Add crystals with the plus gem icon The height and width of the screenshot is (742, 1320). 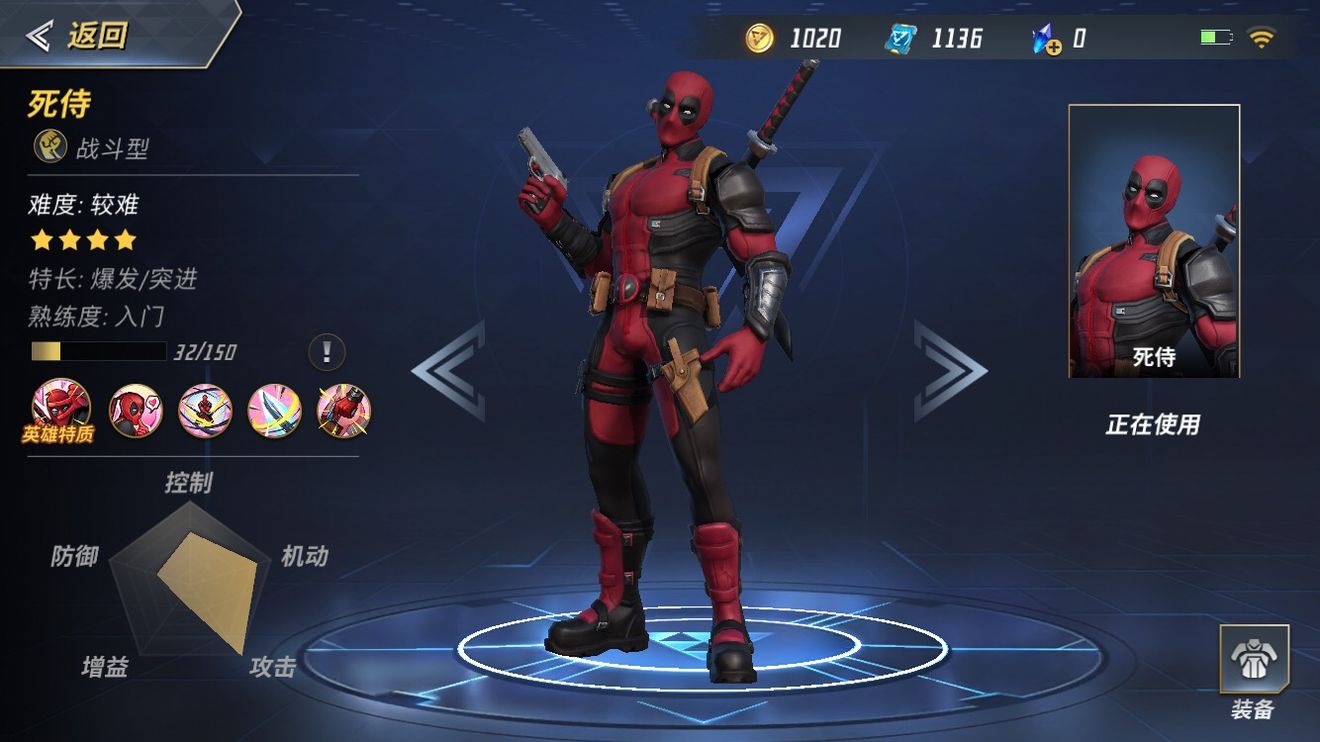click(x=1046, y=40)
